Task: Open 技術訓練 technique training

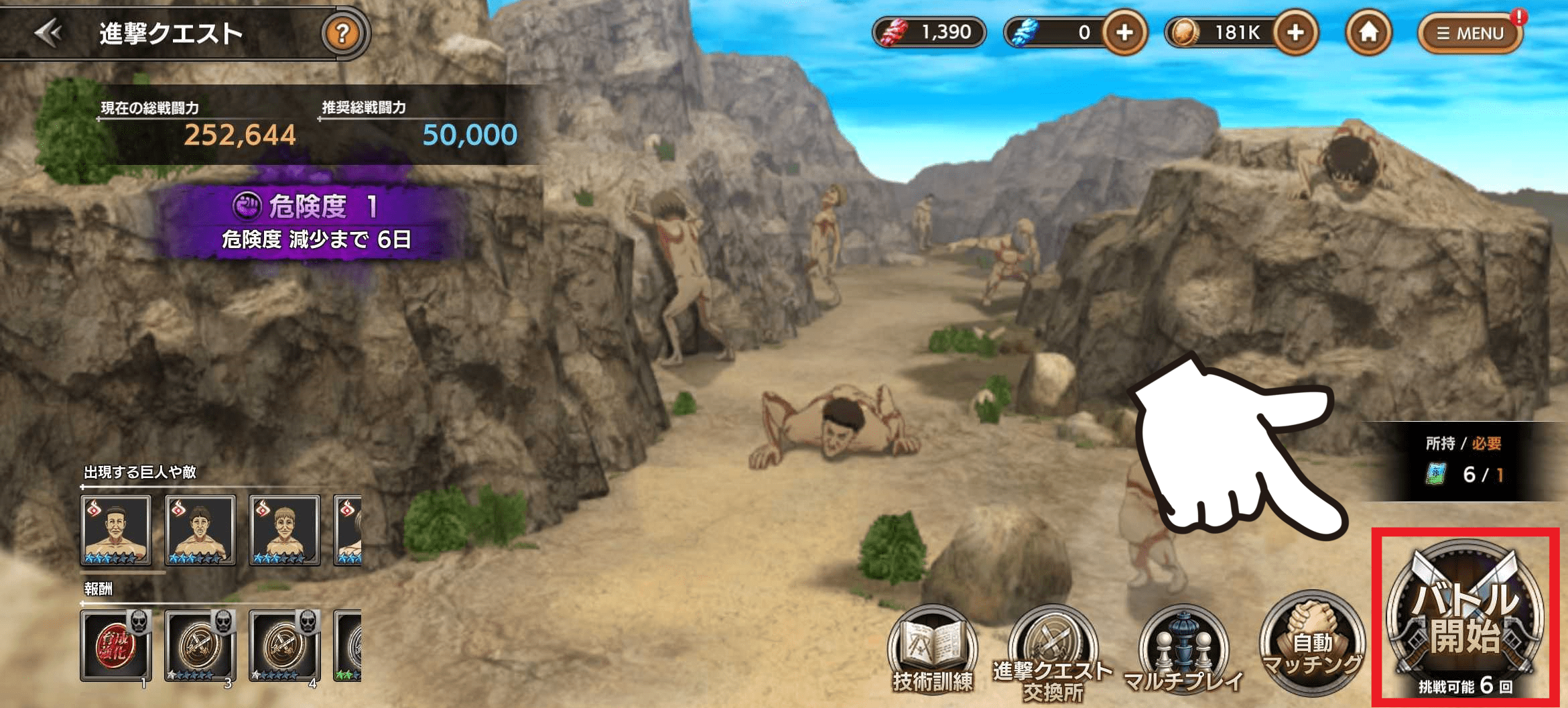Action: point(933,650)
